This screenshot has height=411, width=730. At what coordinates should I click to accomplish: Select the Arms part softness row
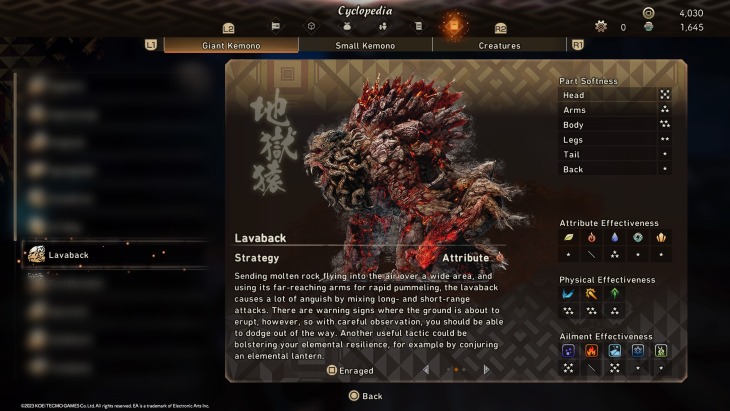click(x=614, y=110)
